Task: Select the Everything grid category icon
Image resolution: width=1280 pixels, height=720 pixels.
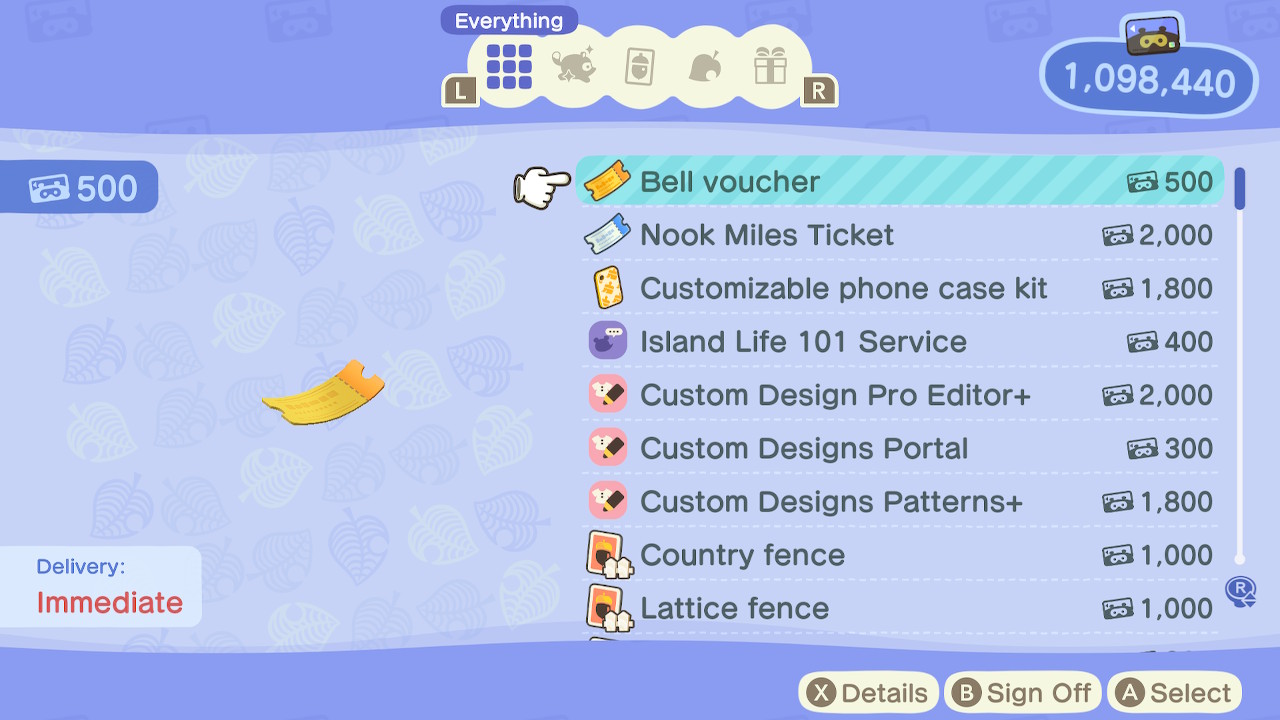Action: tap(507, 68)
